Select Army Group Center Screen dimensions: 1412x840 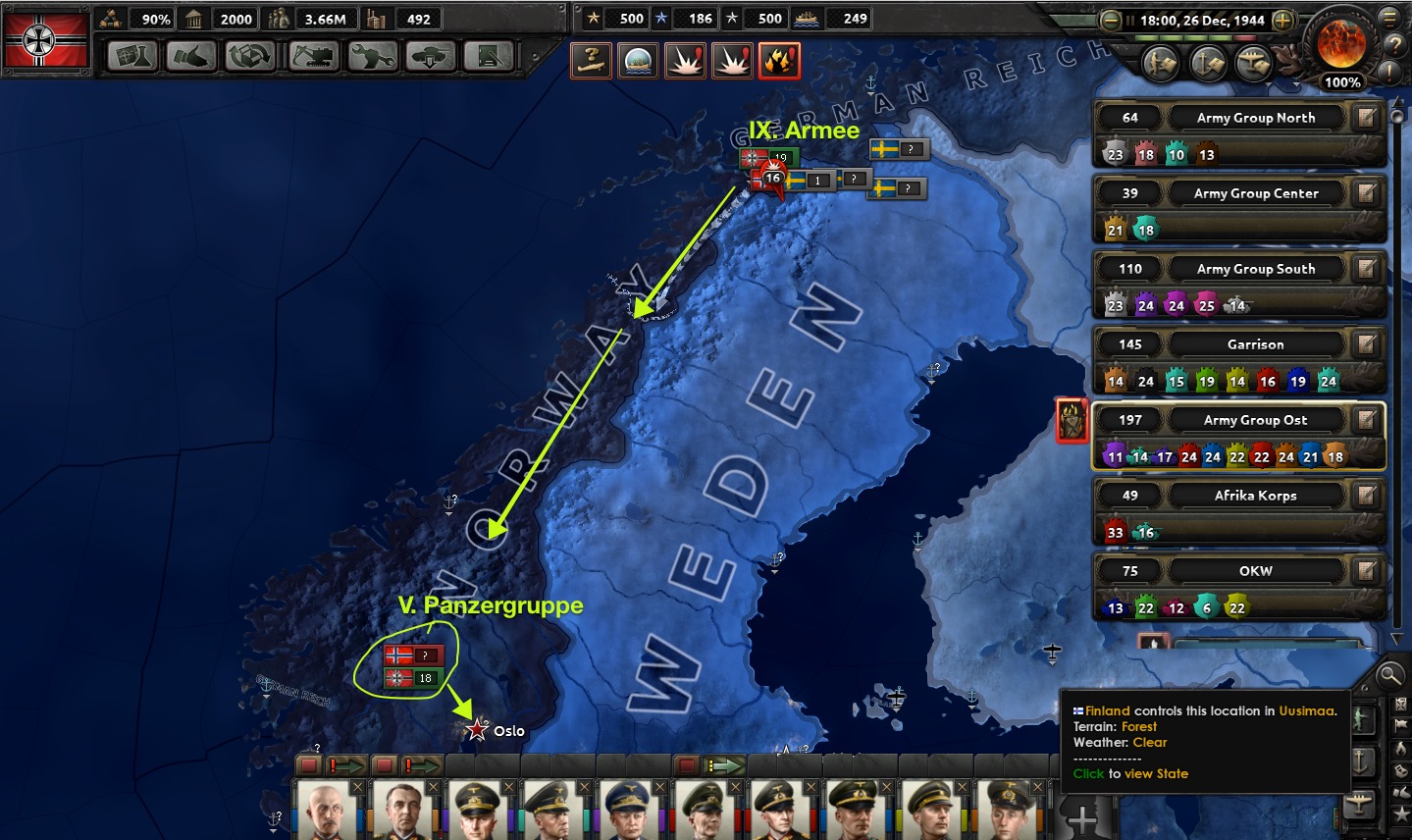tap(1255, 193)
